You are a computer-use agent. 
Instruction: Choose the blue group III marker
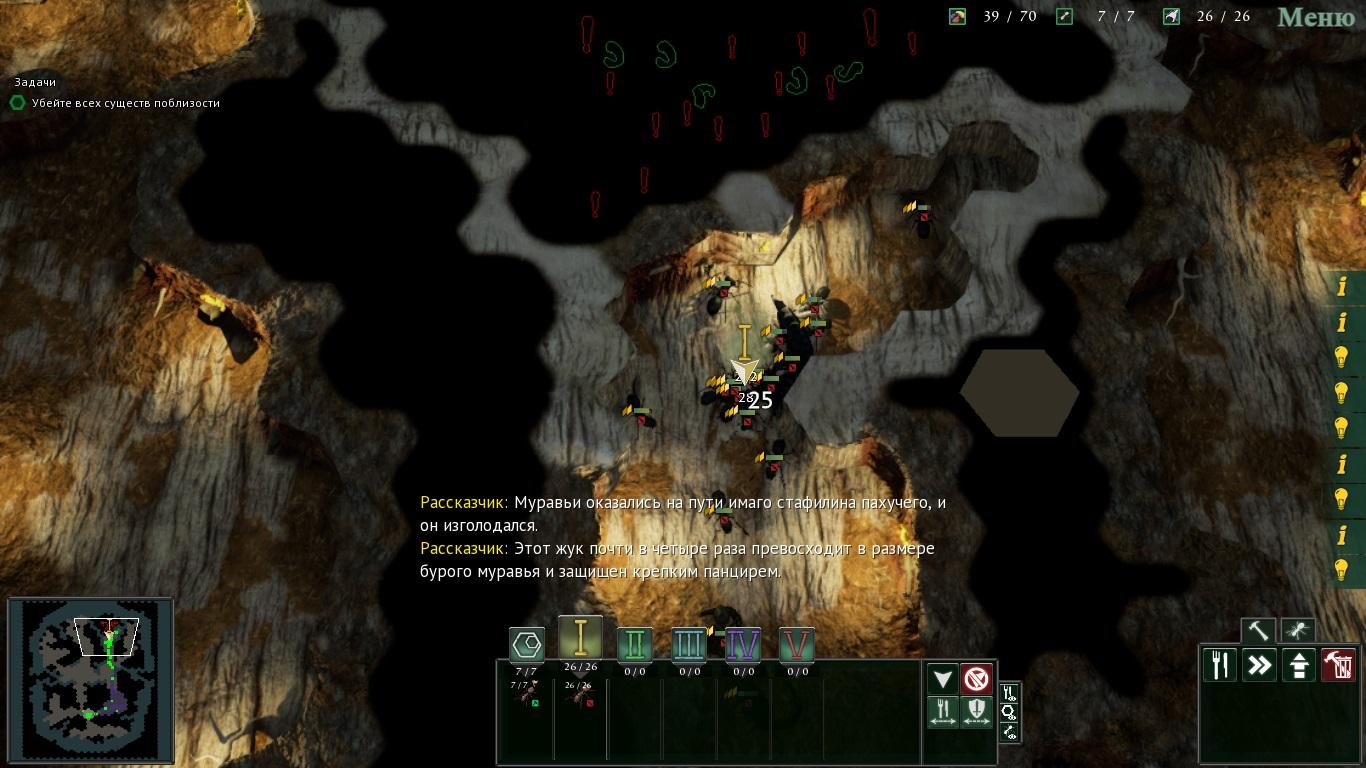[689, 645]
